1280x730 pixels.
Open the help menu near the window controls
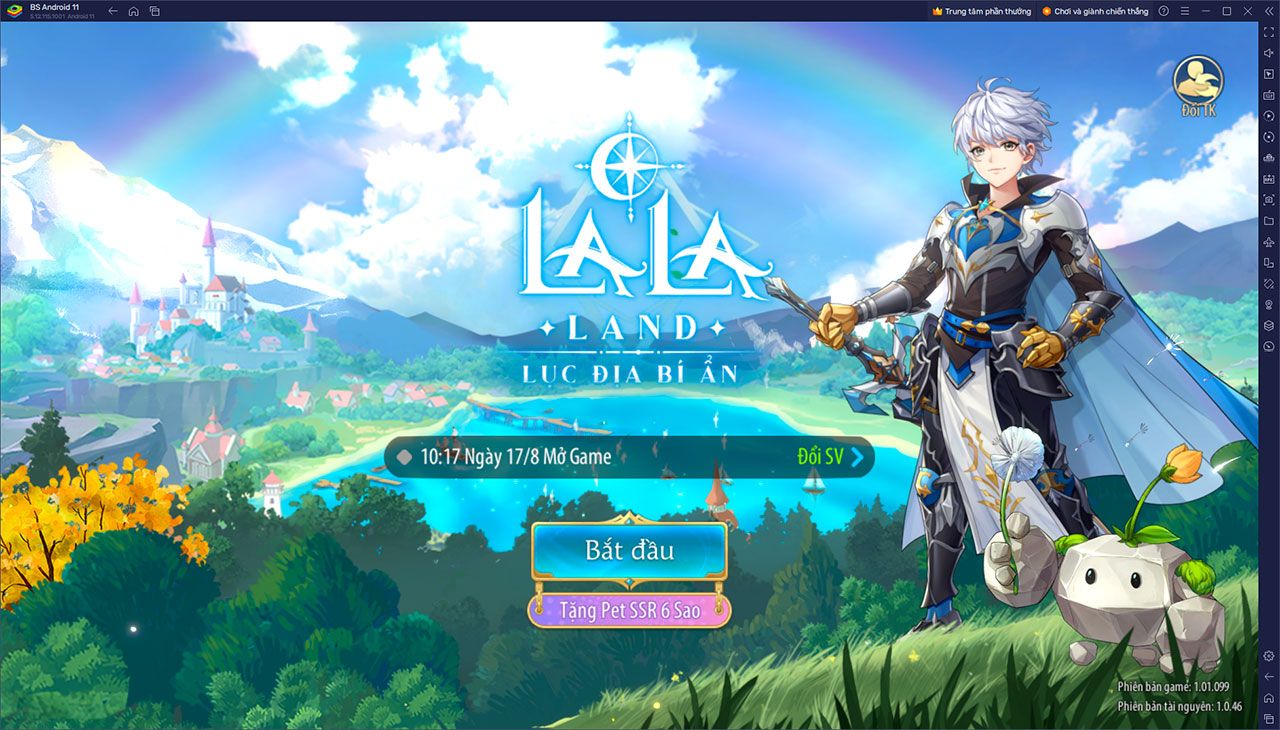[x=1164, y=11]
